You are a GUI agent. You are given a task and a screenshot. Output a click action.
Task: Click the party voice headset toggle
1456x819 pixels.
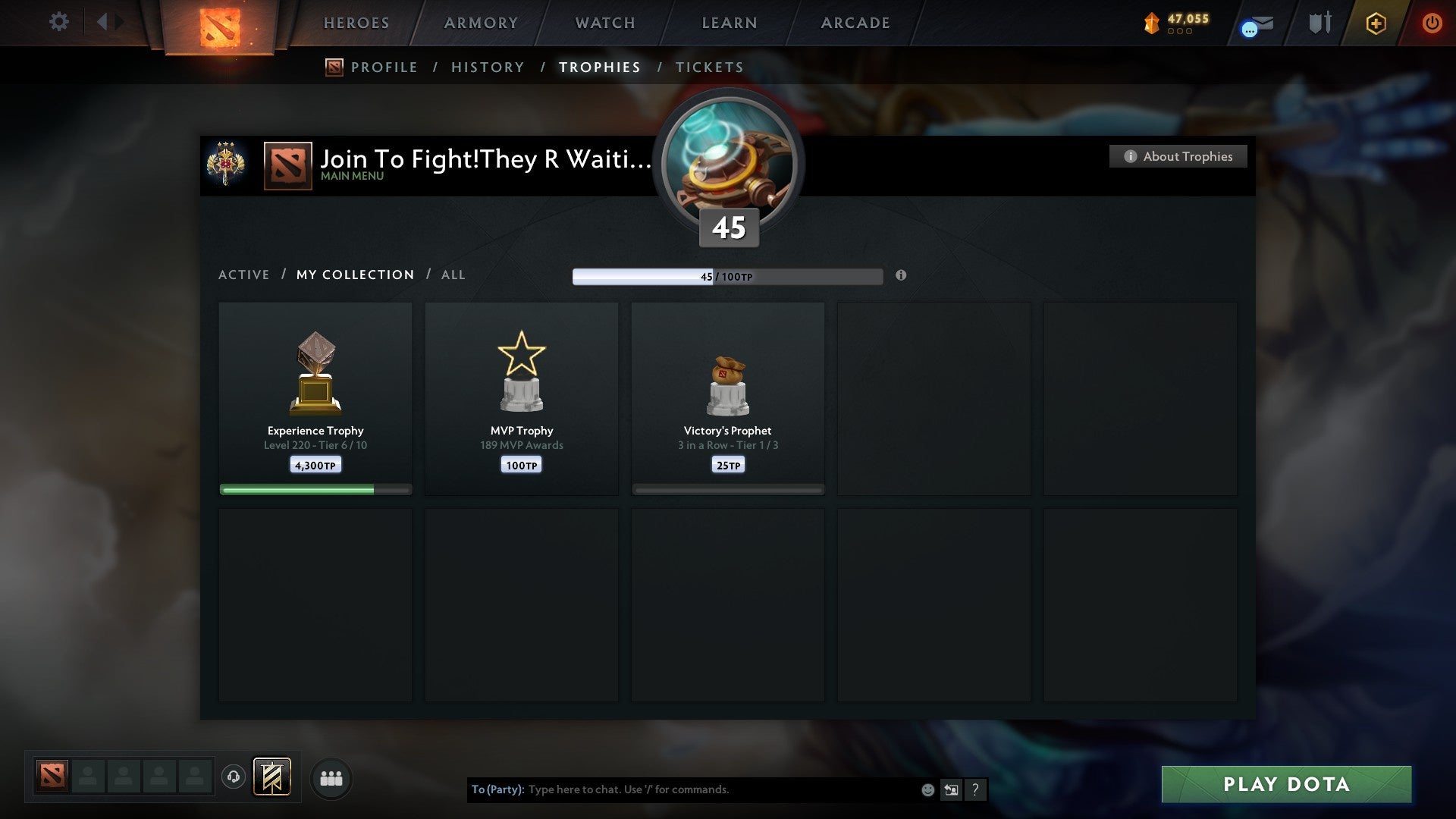pos(234,777)
